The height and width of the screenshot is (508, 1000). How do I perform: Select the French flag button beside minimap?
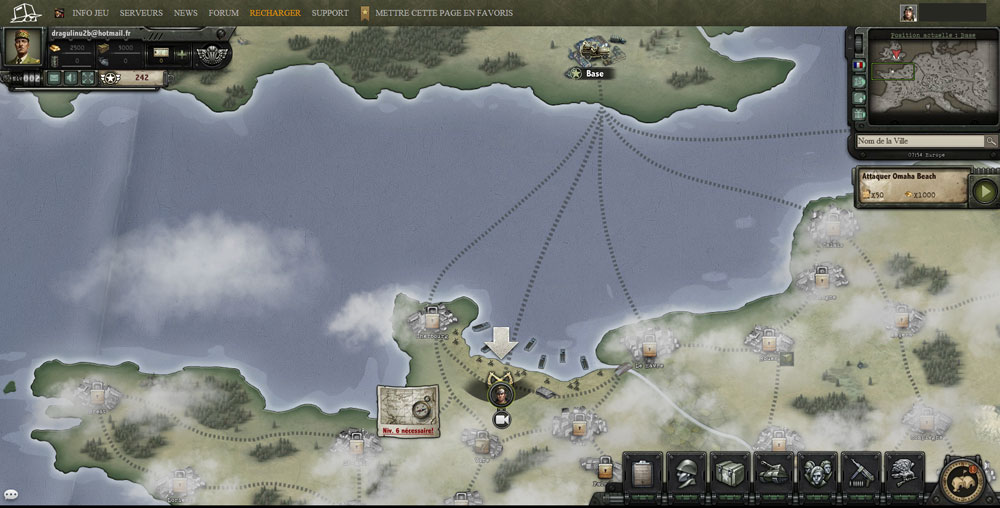tap(858, 65)
